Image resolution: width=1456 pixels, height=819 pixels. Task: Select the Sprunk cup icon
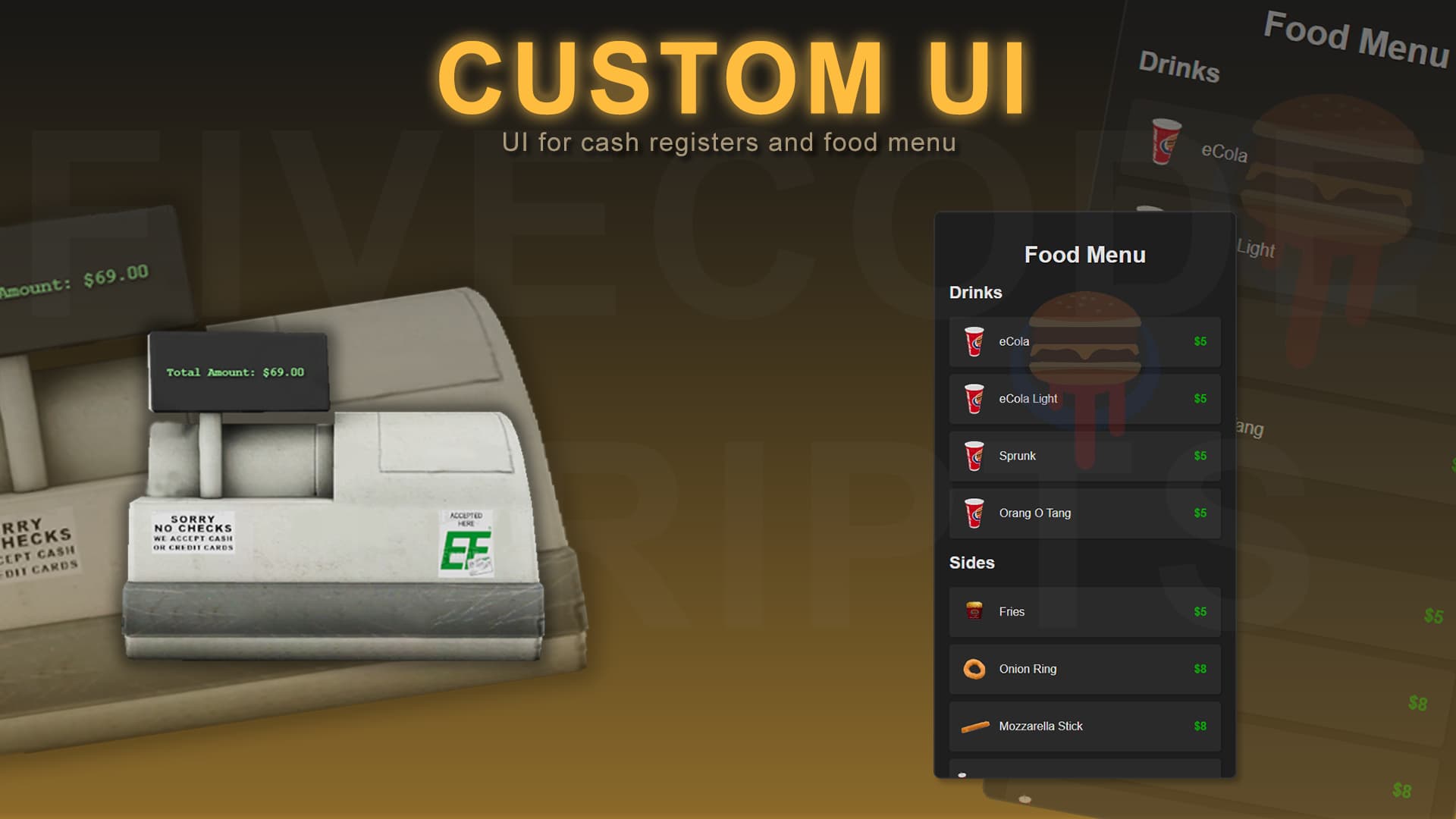975,456
